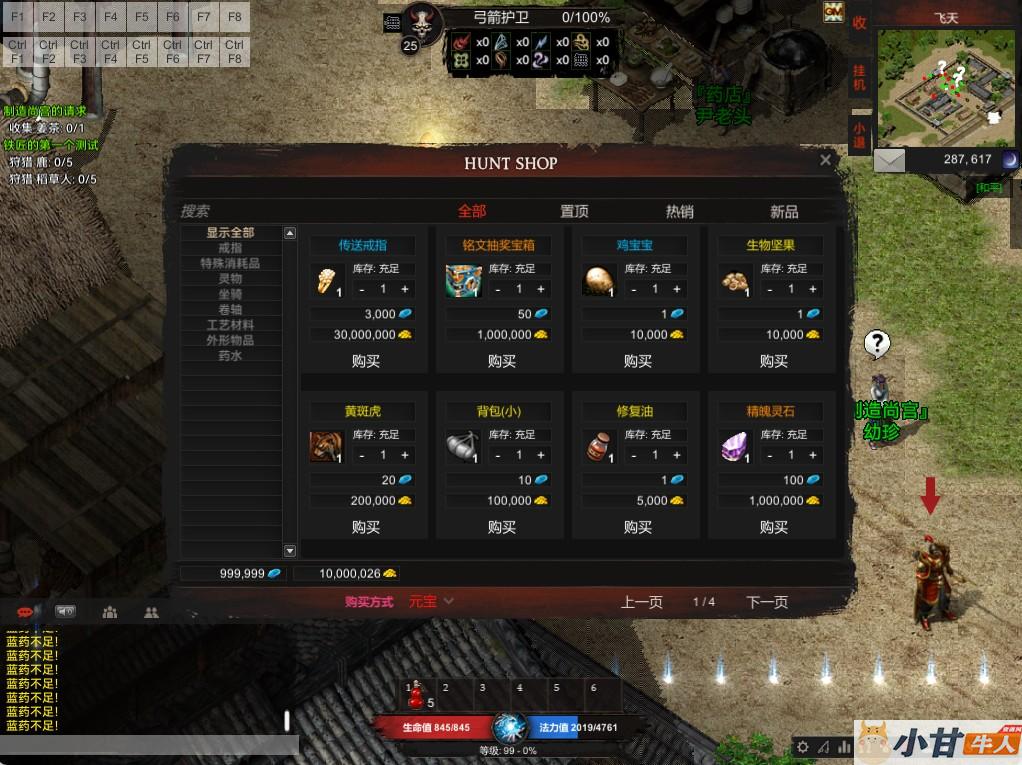
Task: Close the Hunt Shop window
Action: (825, 160)
